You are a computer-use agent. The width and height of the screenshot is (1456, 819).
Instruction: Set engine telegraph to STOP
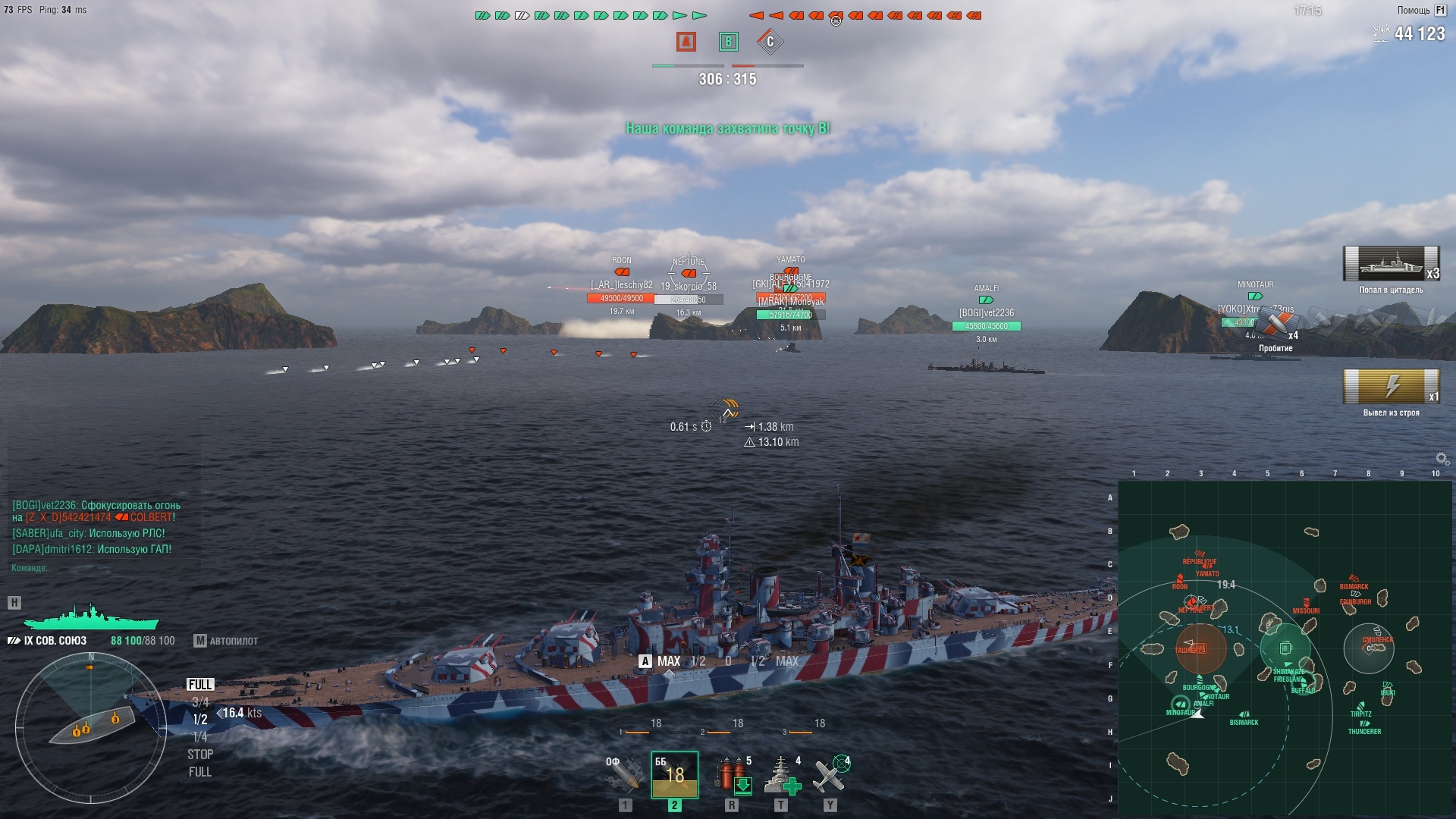point(200,755)
